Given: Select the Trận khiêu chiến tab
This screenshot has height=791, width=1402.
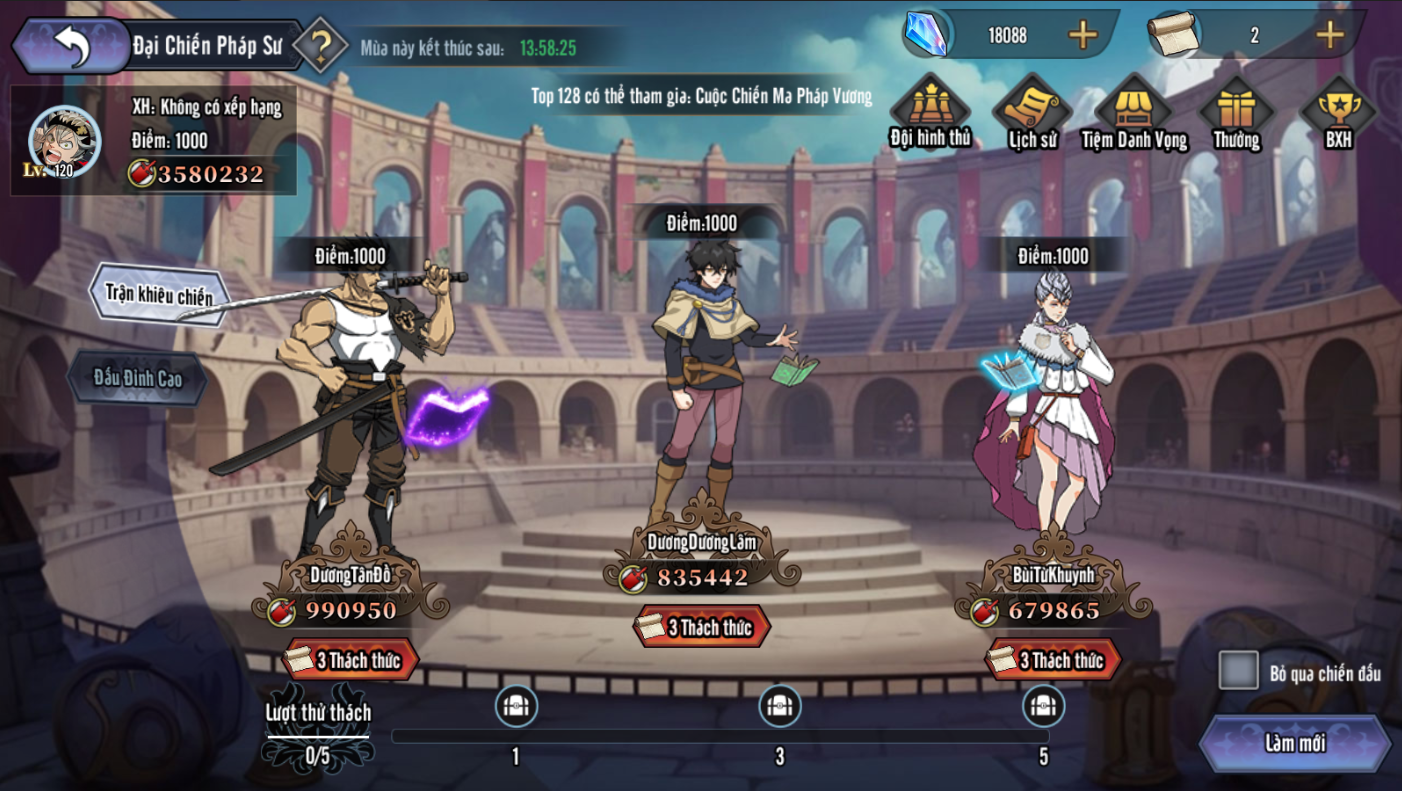Looking at the screenshot, I should [x=160, y=295].
